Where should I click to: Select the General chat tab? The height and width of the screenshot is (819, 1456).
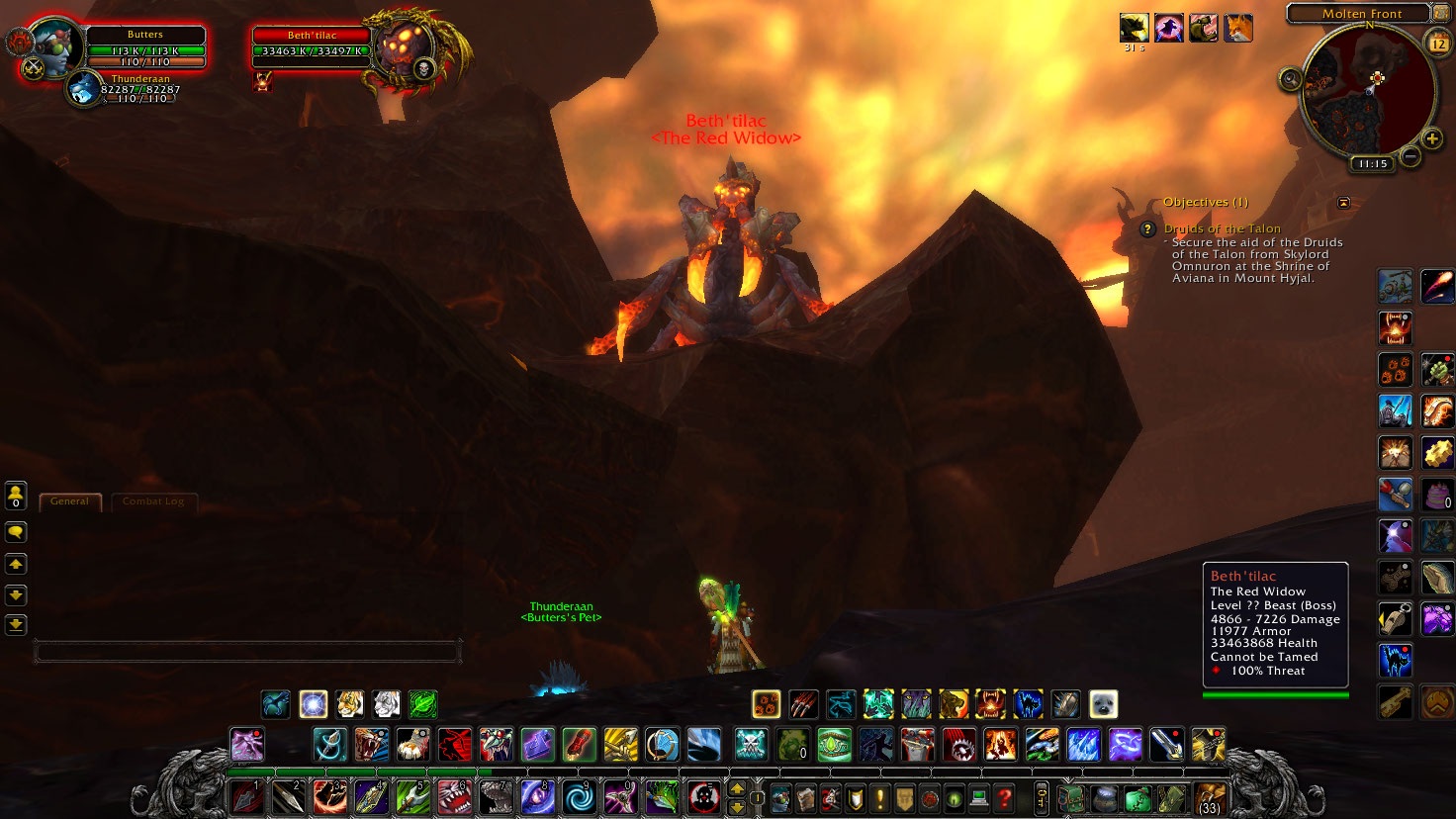(69, 501)
